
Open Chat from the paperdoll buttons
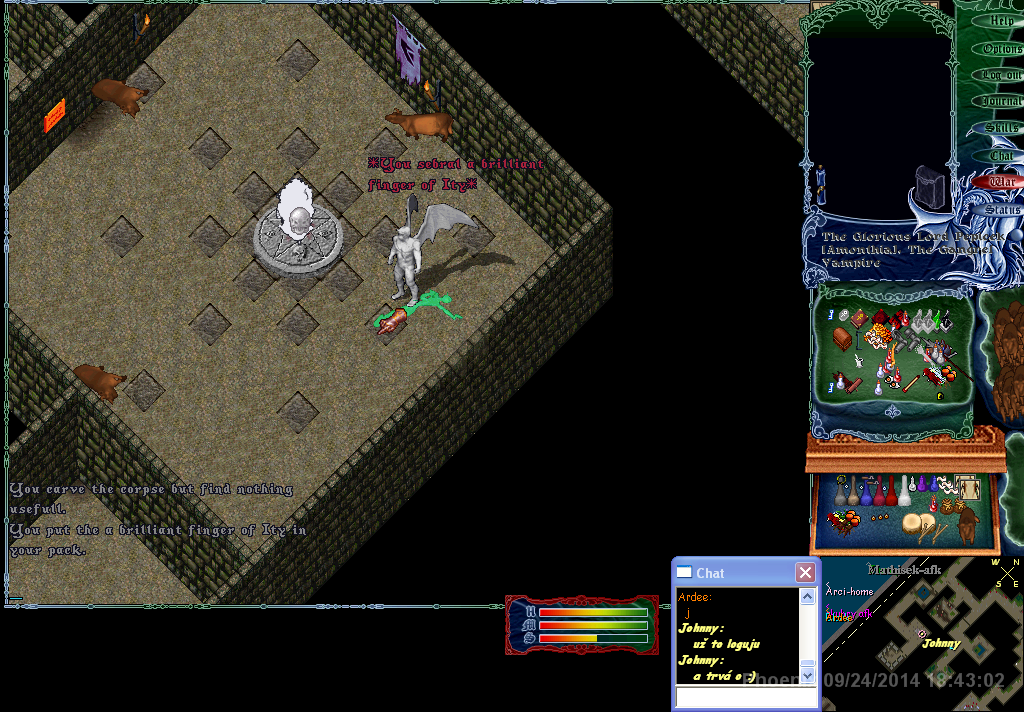1001,156
